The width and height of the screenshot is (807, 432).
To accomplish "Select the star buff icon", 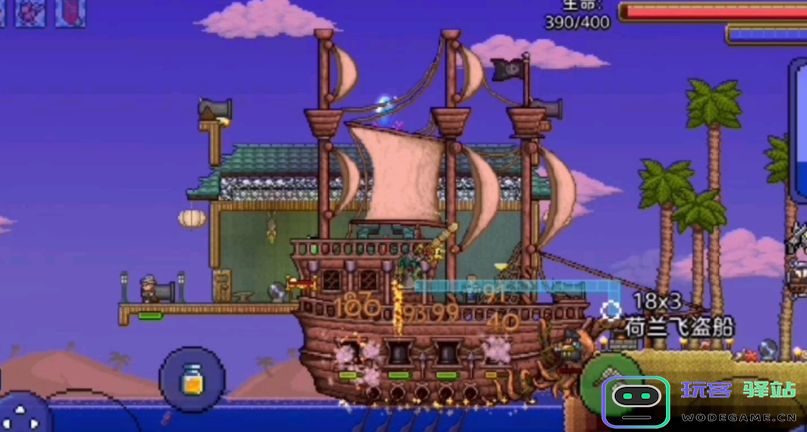I will pyautogui.click(x=30, y=12).
